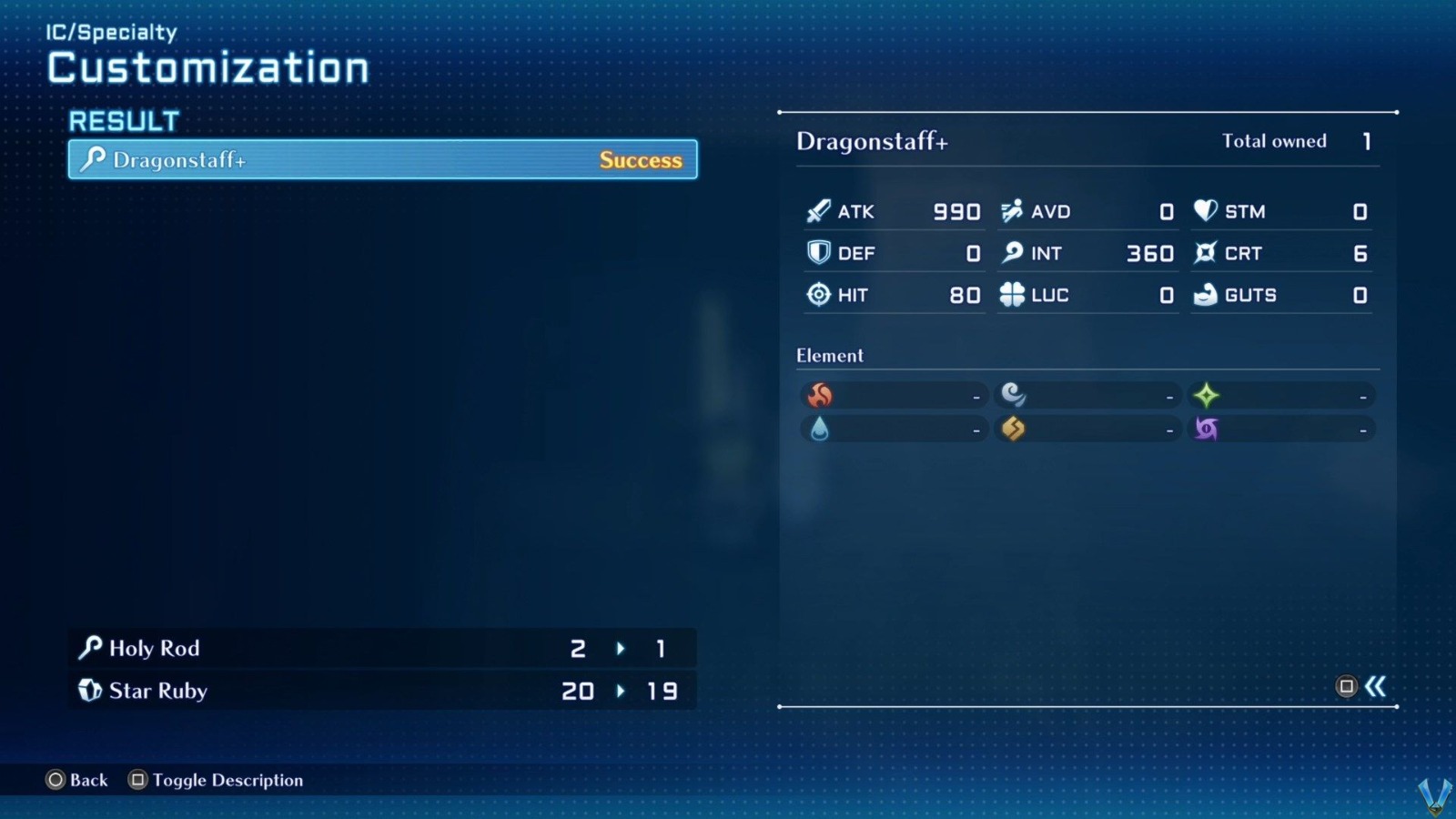The width and height of the screenshot is (1456, 819).
Task: Click the double-chevron collapse icon
Action: 1376,688
